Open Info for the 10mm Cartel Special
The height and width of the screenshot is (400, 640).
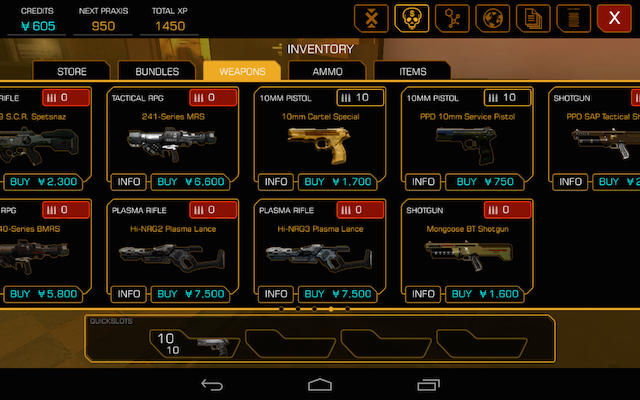(276, 182)
